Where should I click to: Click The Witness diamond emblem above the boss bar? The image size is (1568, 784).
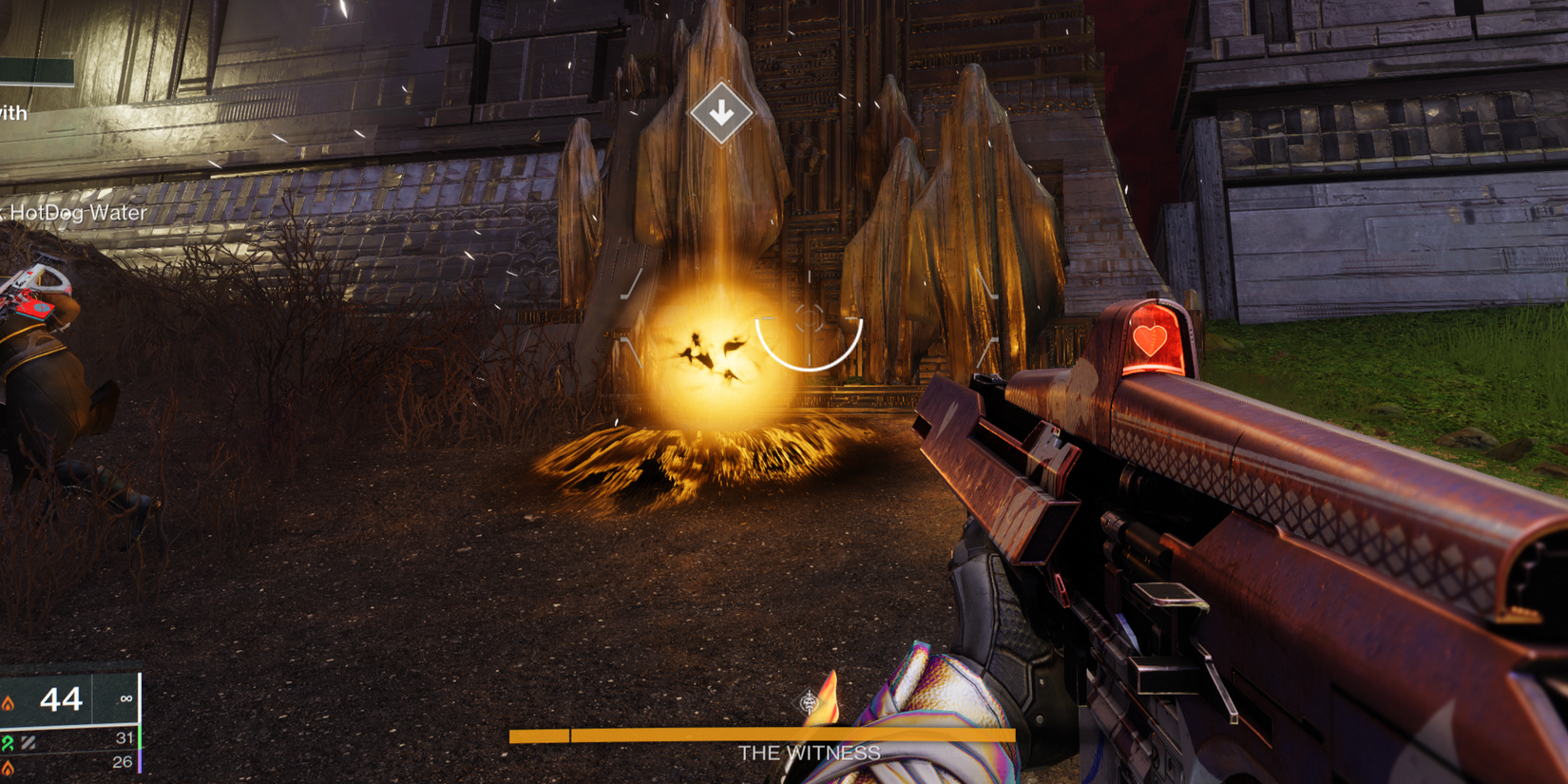click(x=808, y=700)
